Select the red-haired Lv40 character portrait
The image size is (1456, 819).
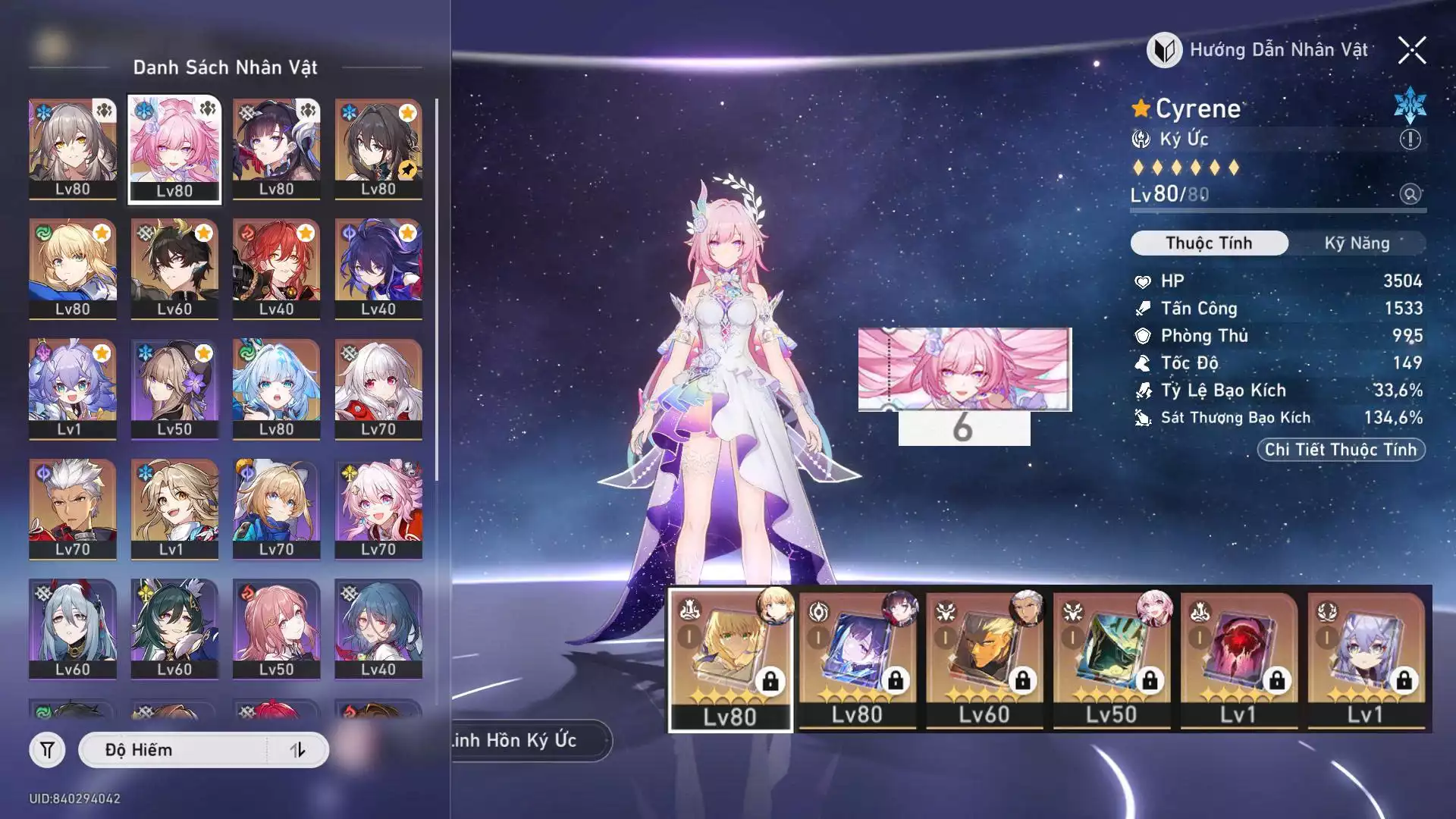point(276,268)
